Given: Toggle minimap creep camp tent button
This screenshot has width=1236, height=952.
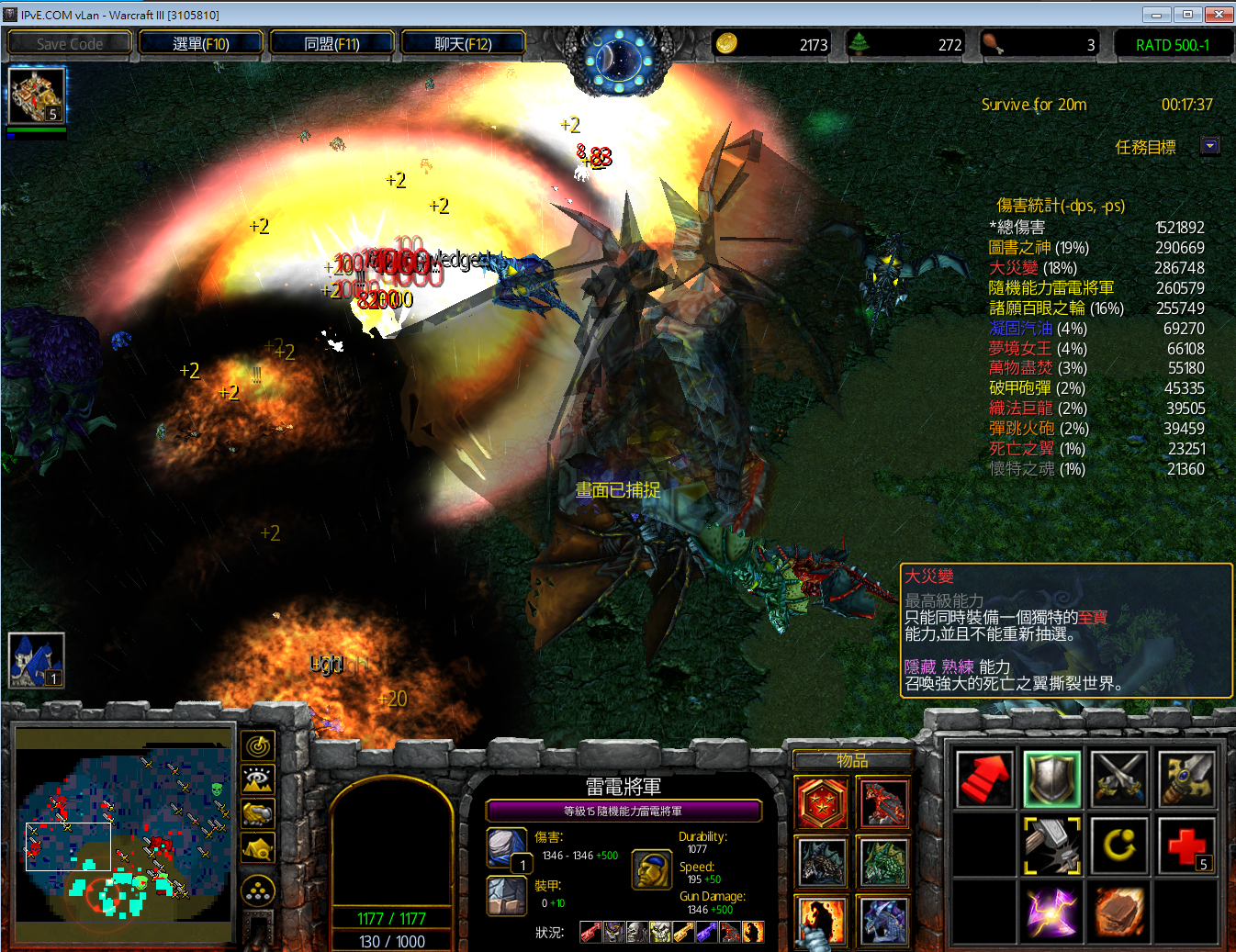Looking at the screenshot, I should point(258,848).
